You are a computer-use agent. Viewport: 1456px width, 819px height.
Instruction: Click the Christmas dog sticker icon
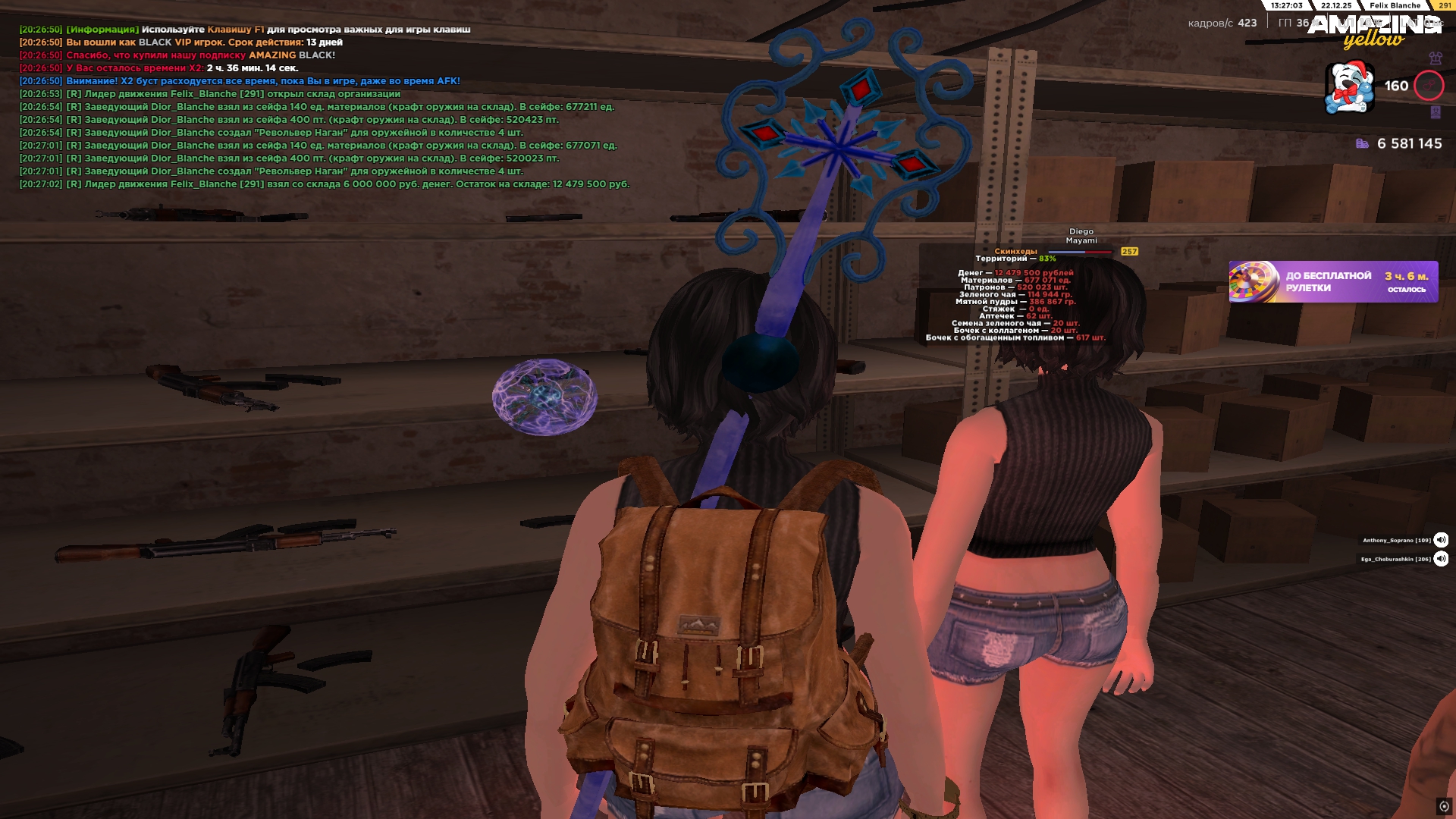pyautogui.click(x=1349, y=87)
